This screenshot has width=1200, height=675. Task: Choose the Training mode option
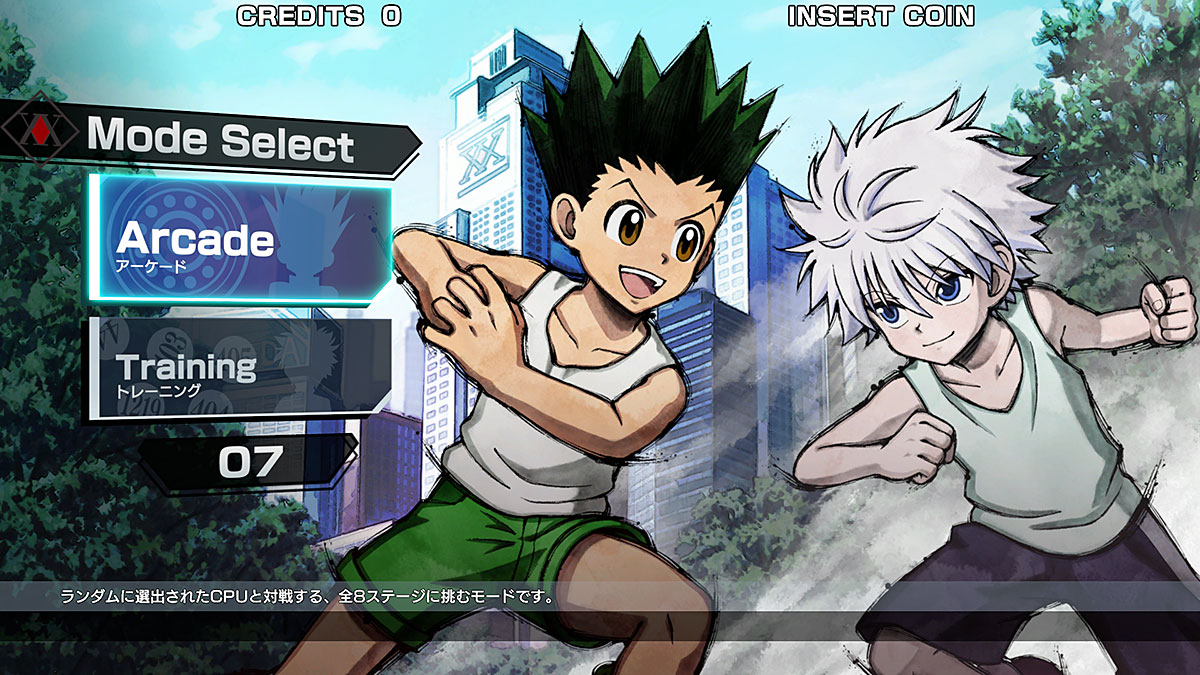240,368
